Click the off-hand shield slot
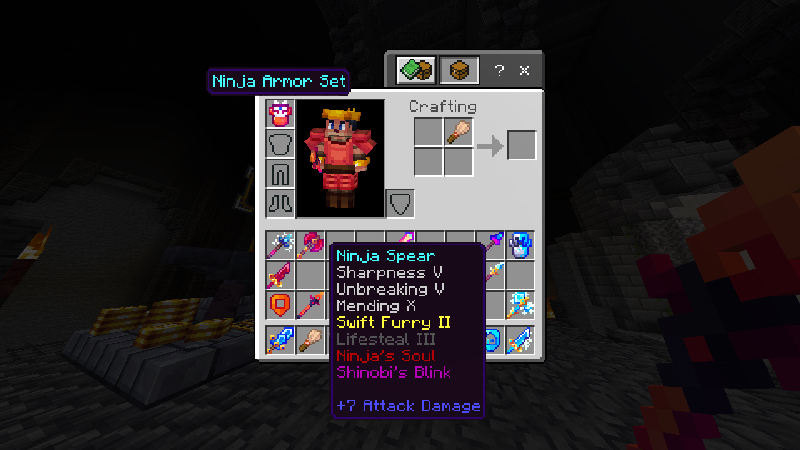 [x=399, y=204]
